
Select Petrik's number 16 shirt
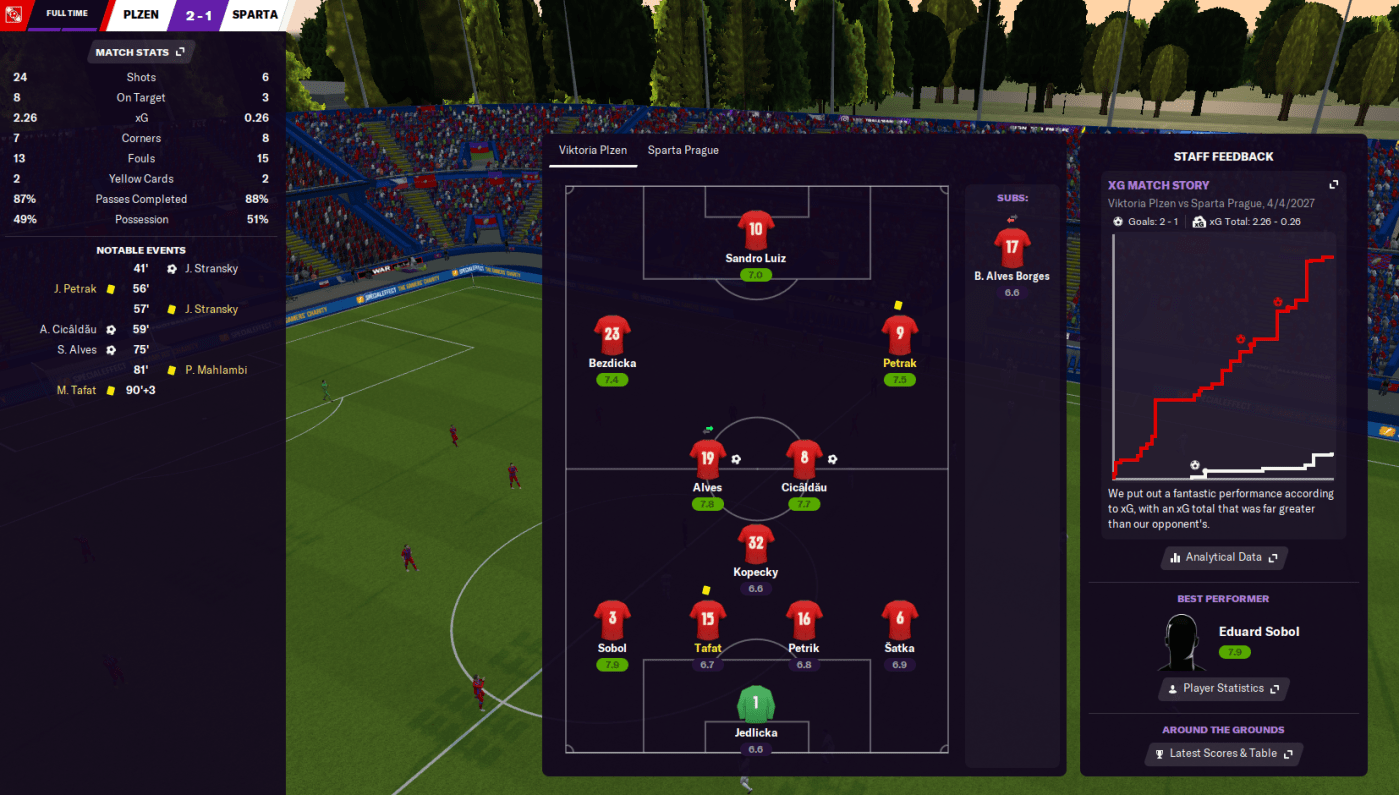[804, 620]
